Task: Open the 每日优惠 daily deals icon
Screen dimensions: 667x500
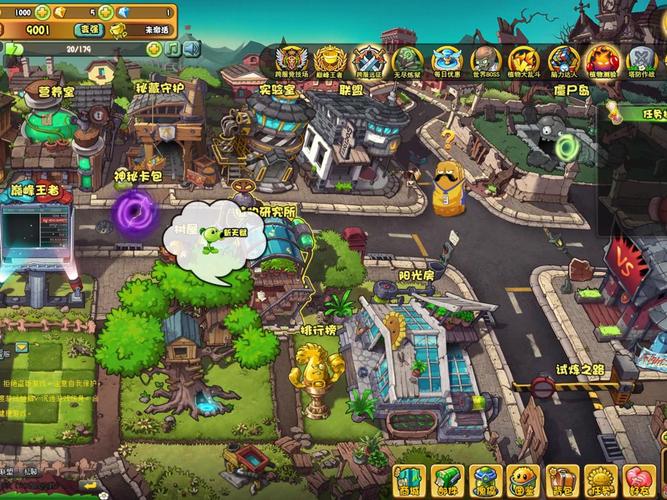Action: tap(446, 62)
